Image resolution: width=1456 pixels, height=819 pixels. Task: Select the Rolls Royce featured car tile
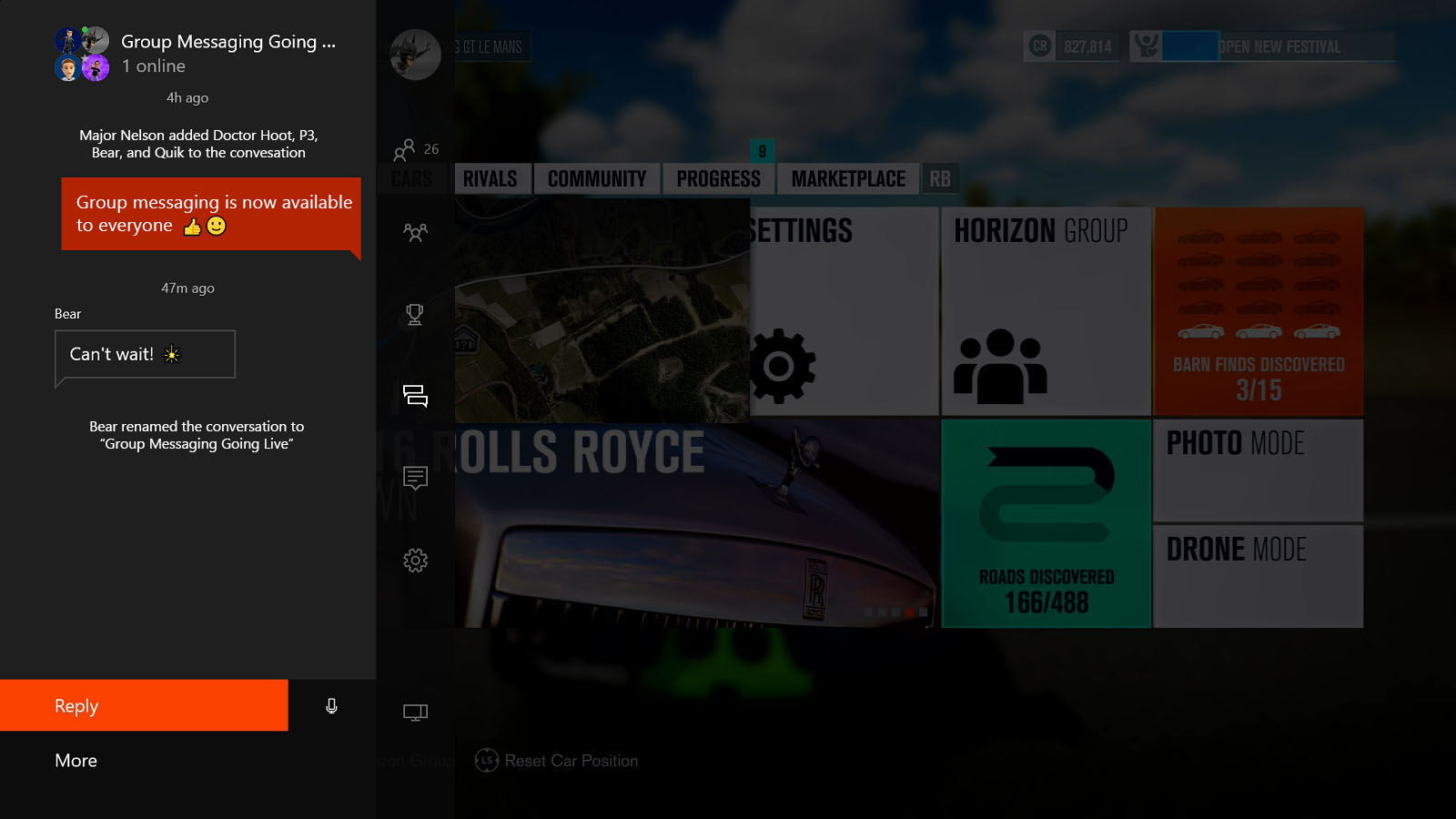[696, 523]
